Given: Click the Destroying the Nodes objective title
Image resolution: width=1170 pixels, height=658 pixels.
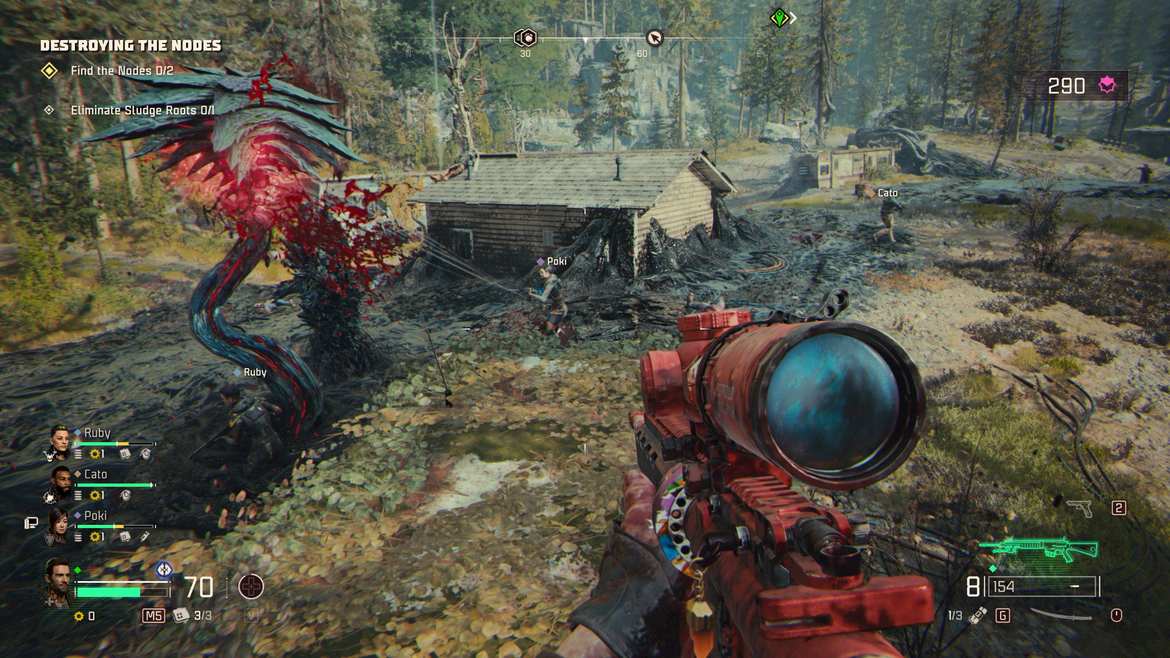Looking at the screenshot, I should pos(130,45).
